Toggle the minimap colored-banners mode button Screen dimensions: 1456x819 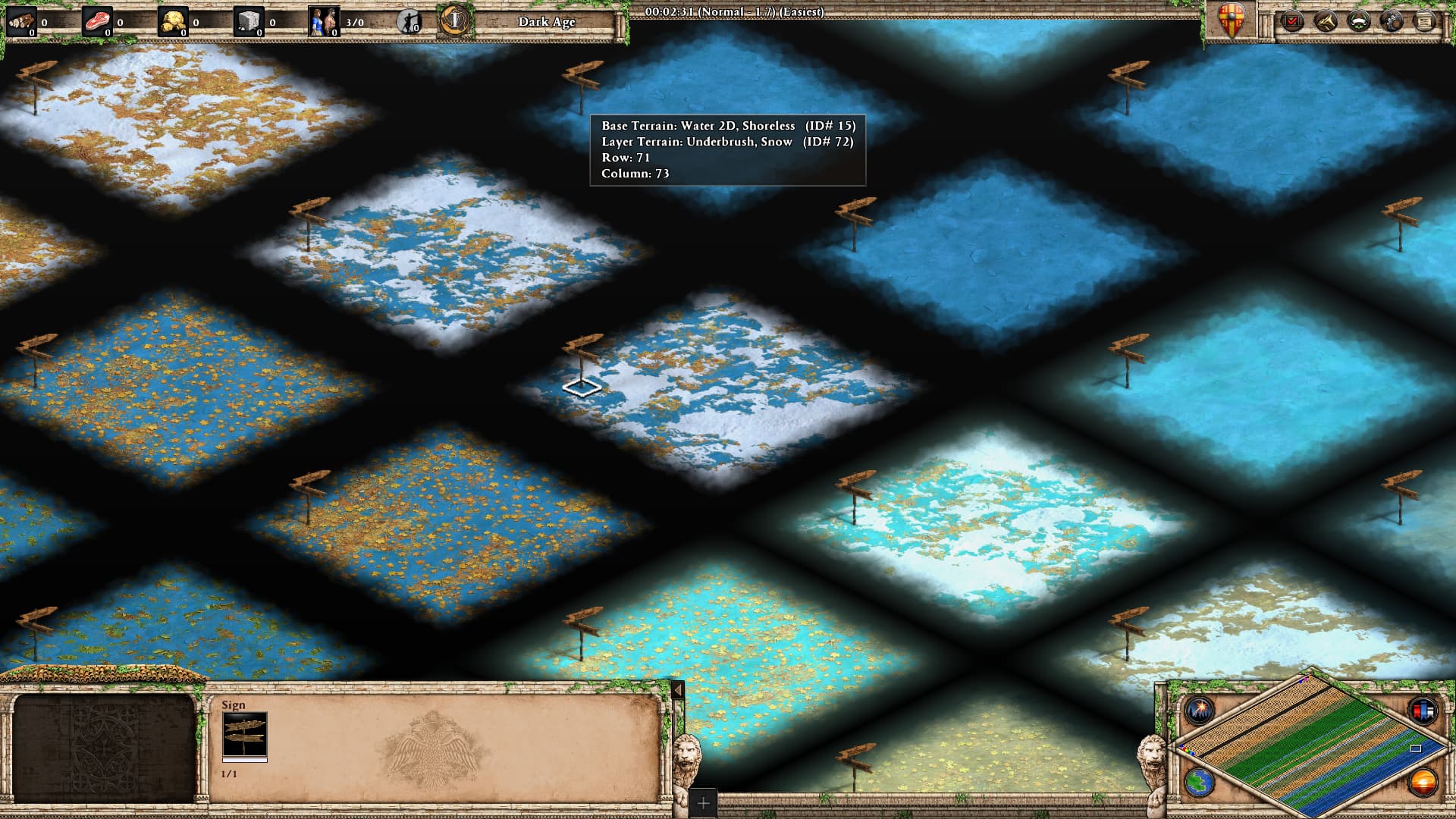[1422, 711]
